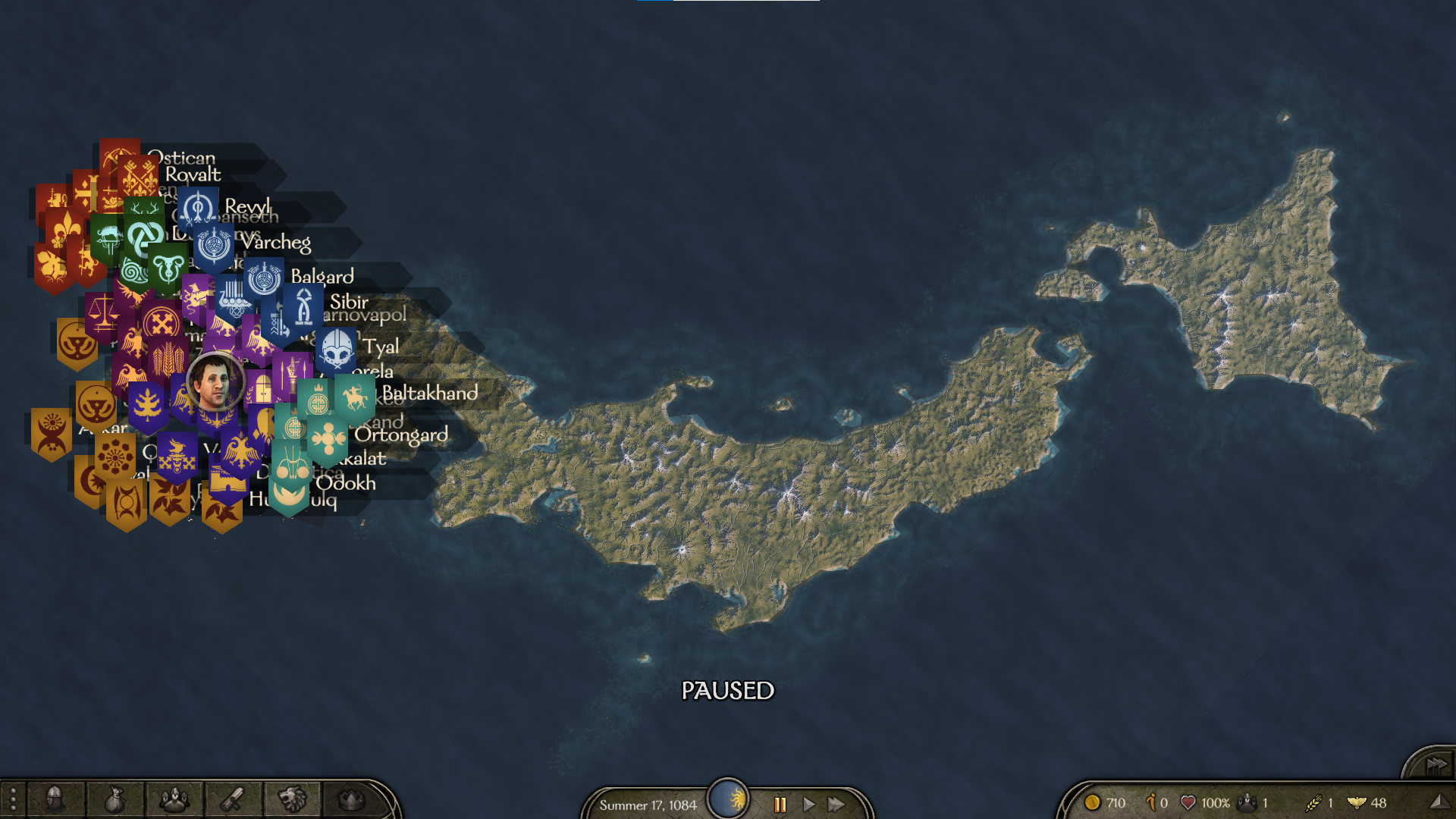Open the party screen icon
The image size is (1456, 819).
(174, 799)
